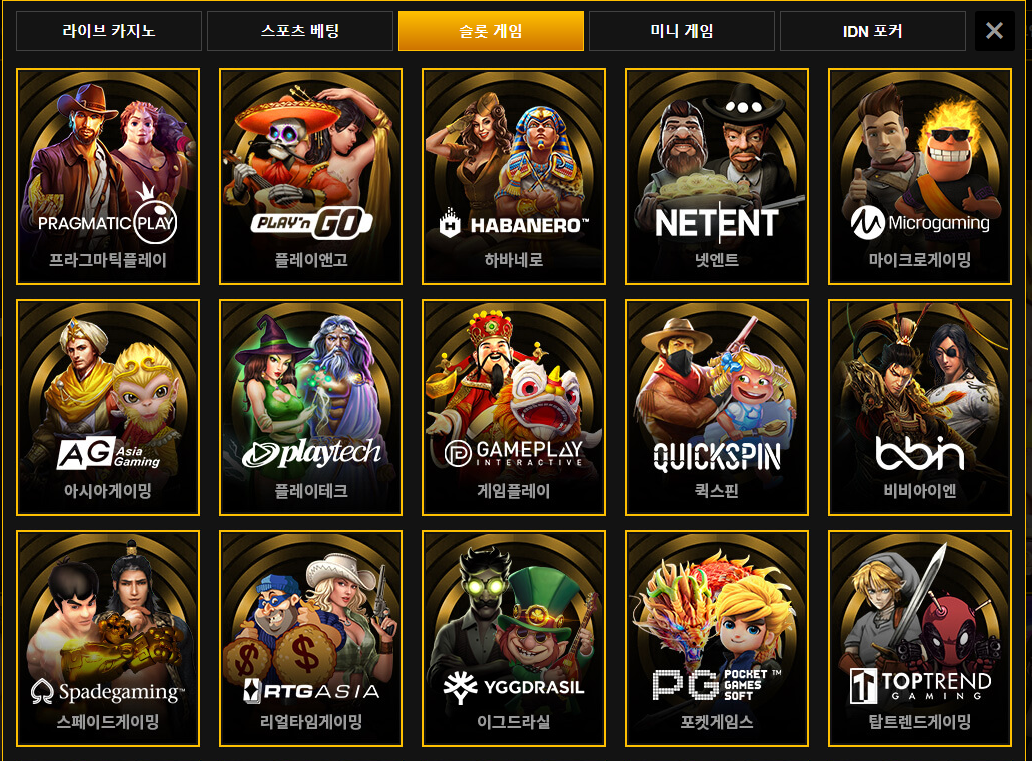Viewport: 1032px width, 761px height.
Task: Select the 슬롯 게임 tab
Action: 490,31
